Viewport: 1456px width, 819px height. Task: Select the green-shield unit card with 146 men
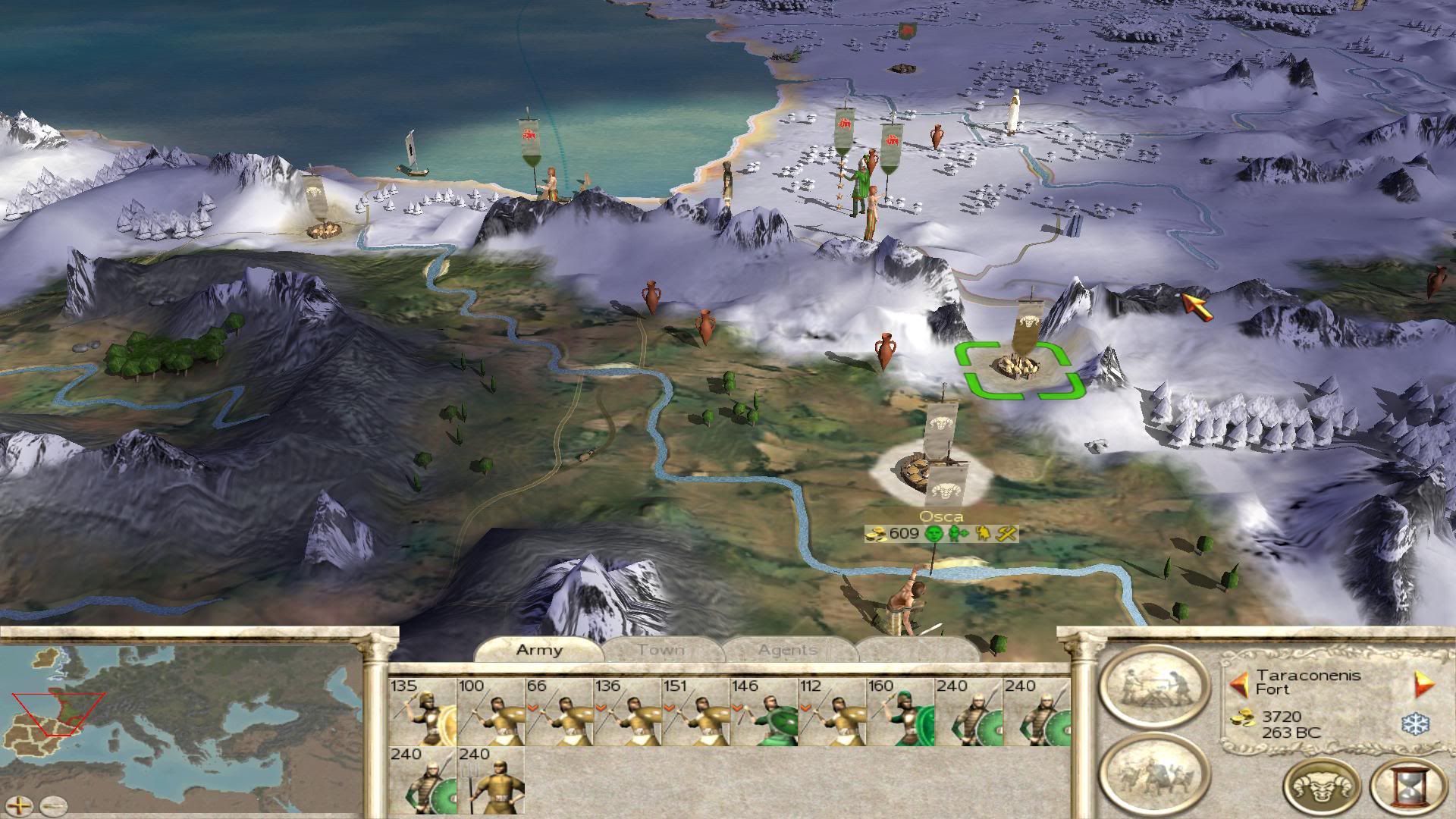[x=764, y=712]
